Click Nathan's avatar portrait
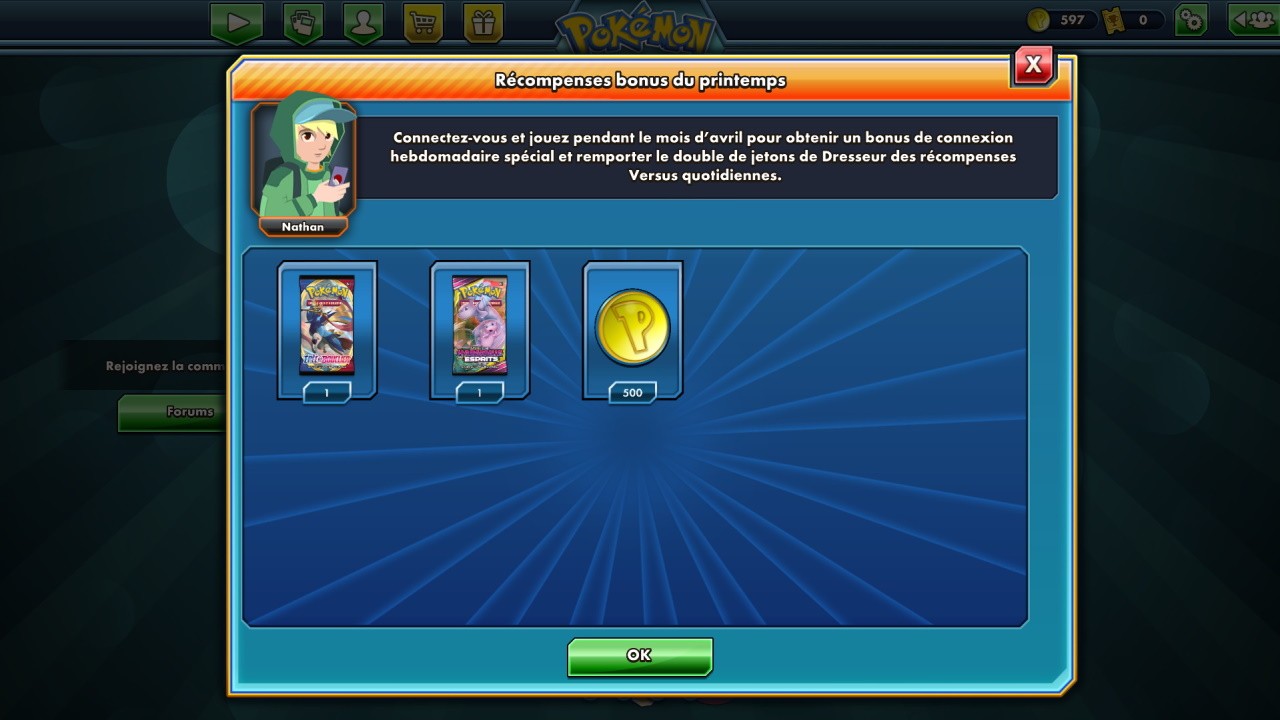 pyautogui.click(x=303, y=160)
